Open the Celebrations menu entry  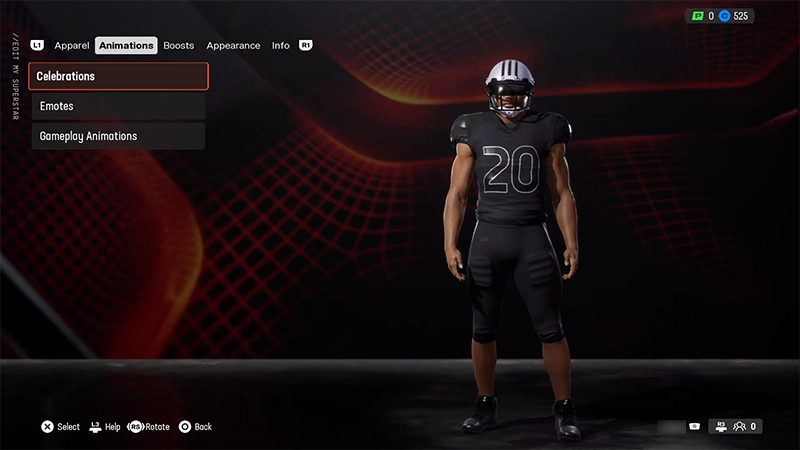[118, 76]
